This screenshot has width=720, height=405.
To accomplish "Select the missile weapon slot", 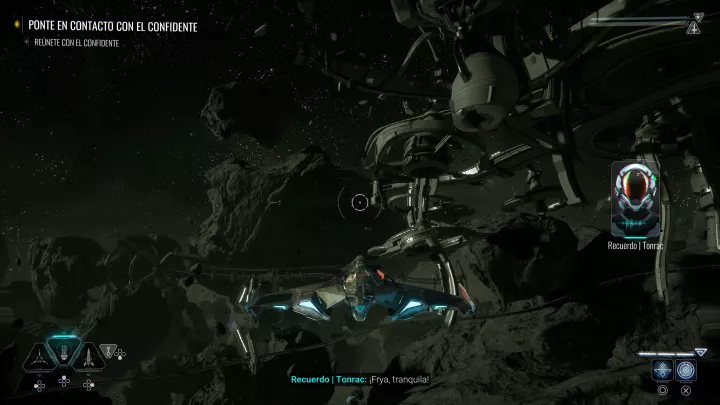I will pyautogui.click(x=88, y=356).
